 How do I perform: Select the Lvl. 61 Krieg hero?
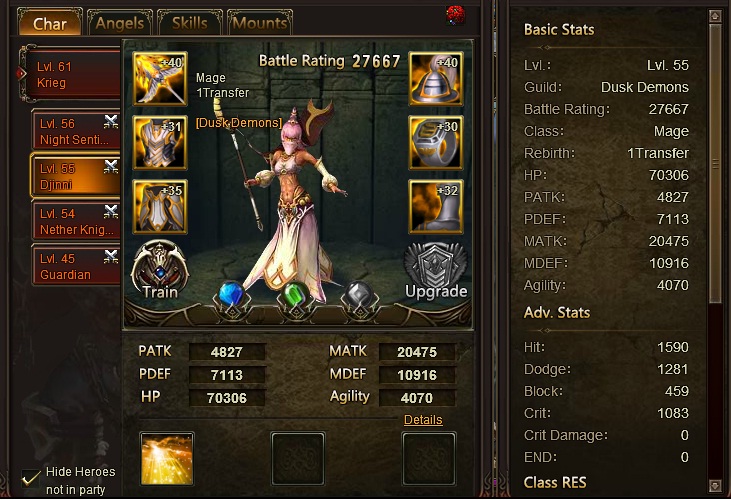pyautogui.click(x=70, y=75)
